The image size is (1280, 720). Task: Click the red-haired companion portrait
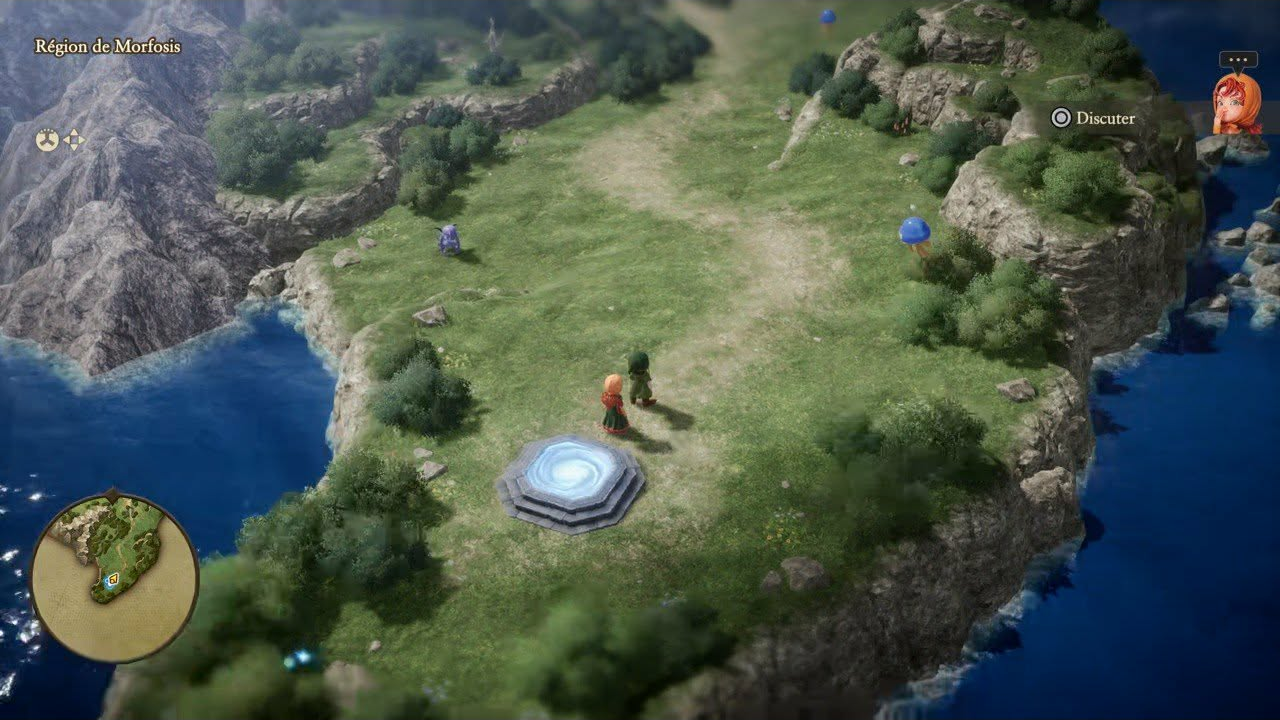click(x=1236, y=103)
